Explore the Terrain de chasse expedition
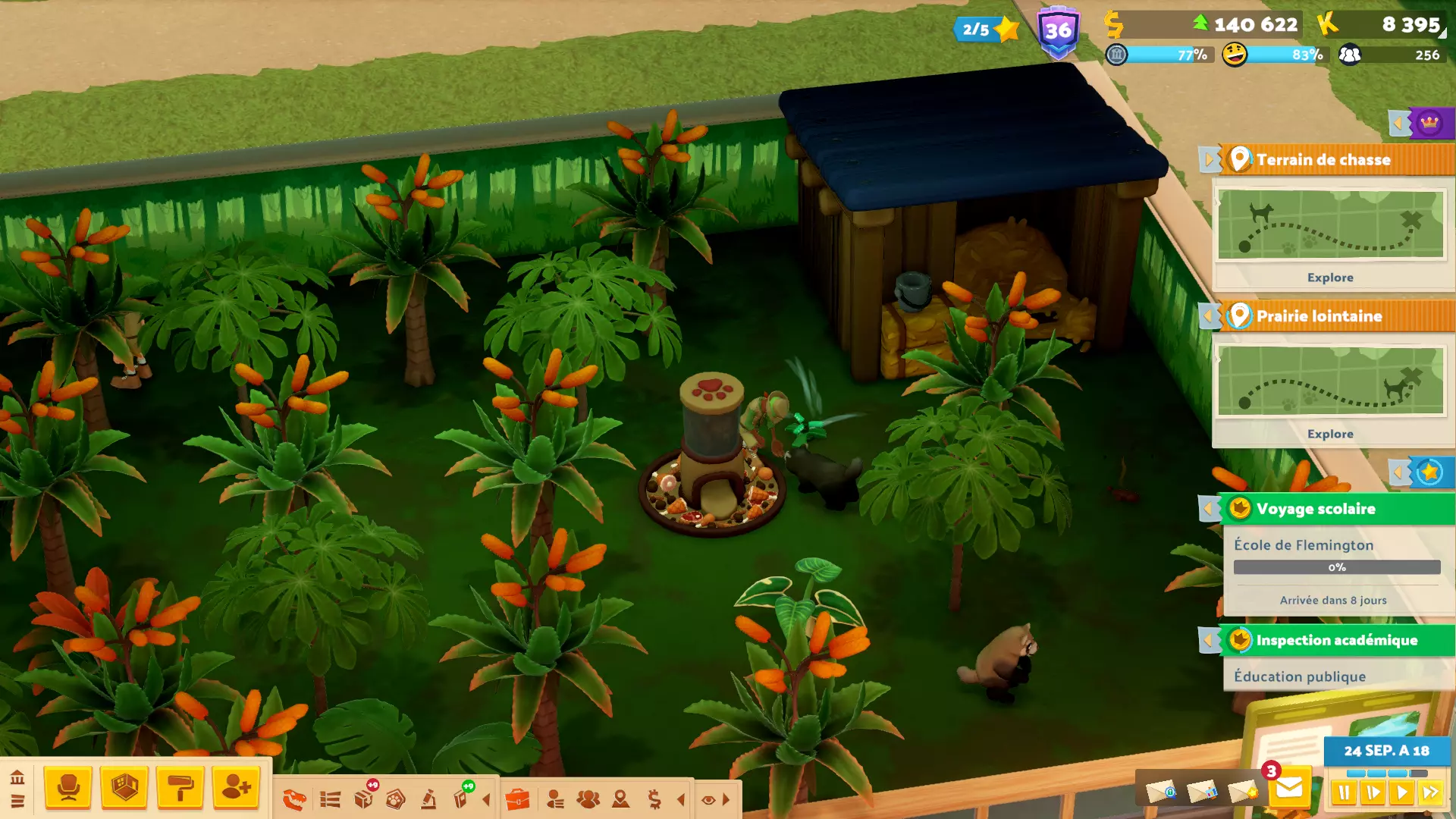The image size is (1456, 819). [1329, 278]
